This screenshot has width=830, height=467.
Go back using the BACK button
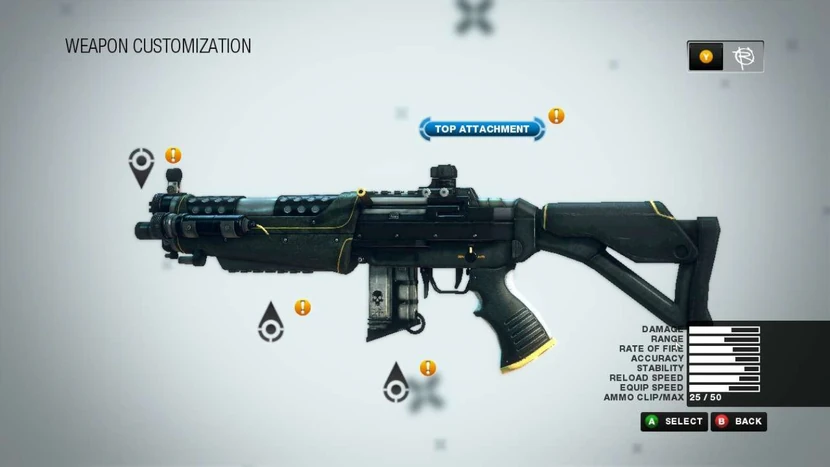[739, 422]
